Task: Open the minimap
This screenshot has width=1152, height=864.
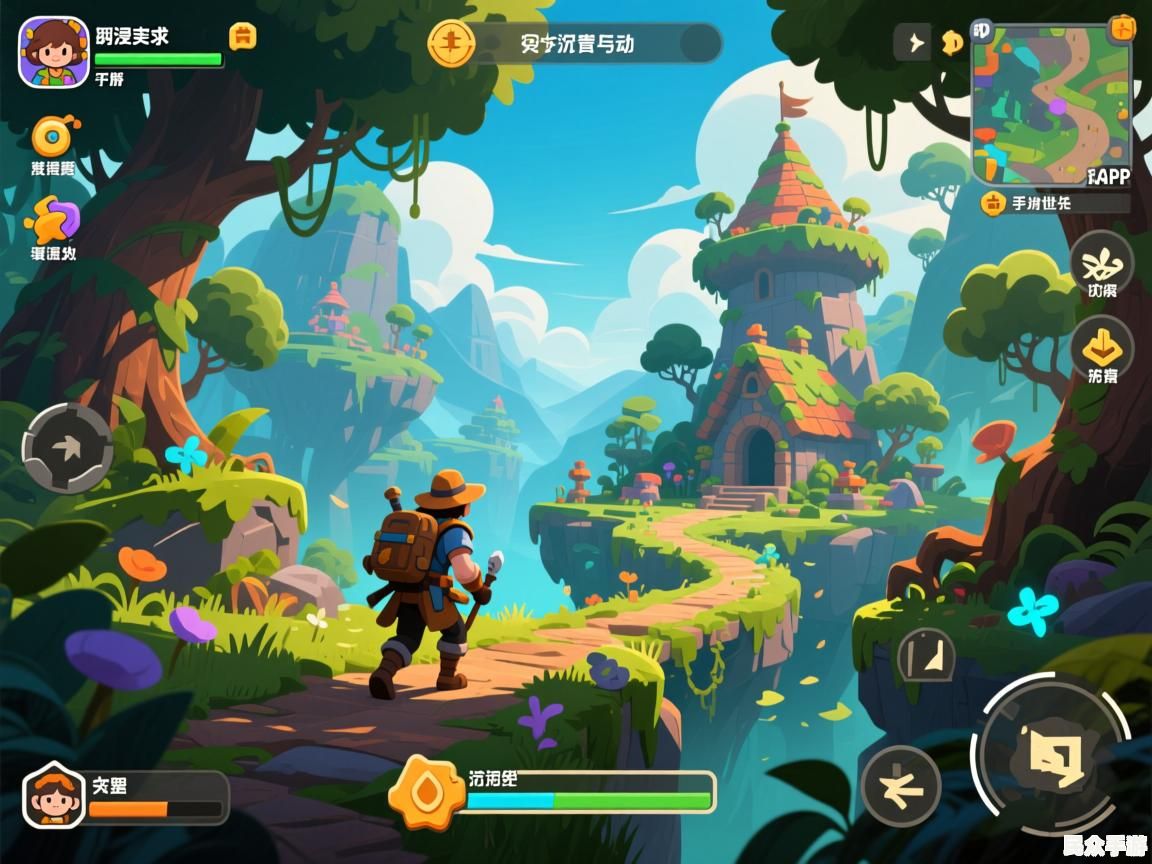Action: pyautogui.click(x=1050, y=102)
